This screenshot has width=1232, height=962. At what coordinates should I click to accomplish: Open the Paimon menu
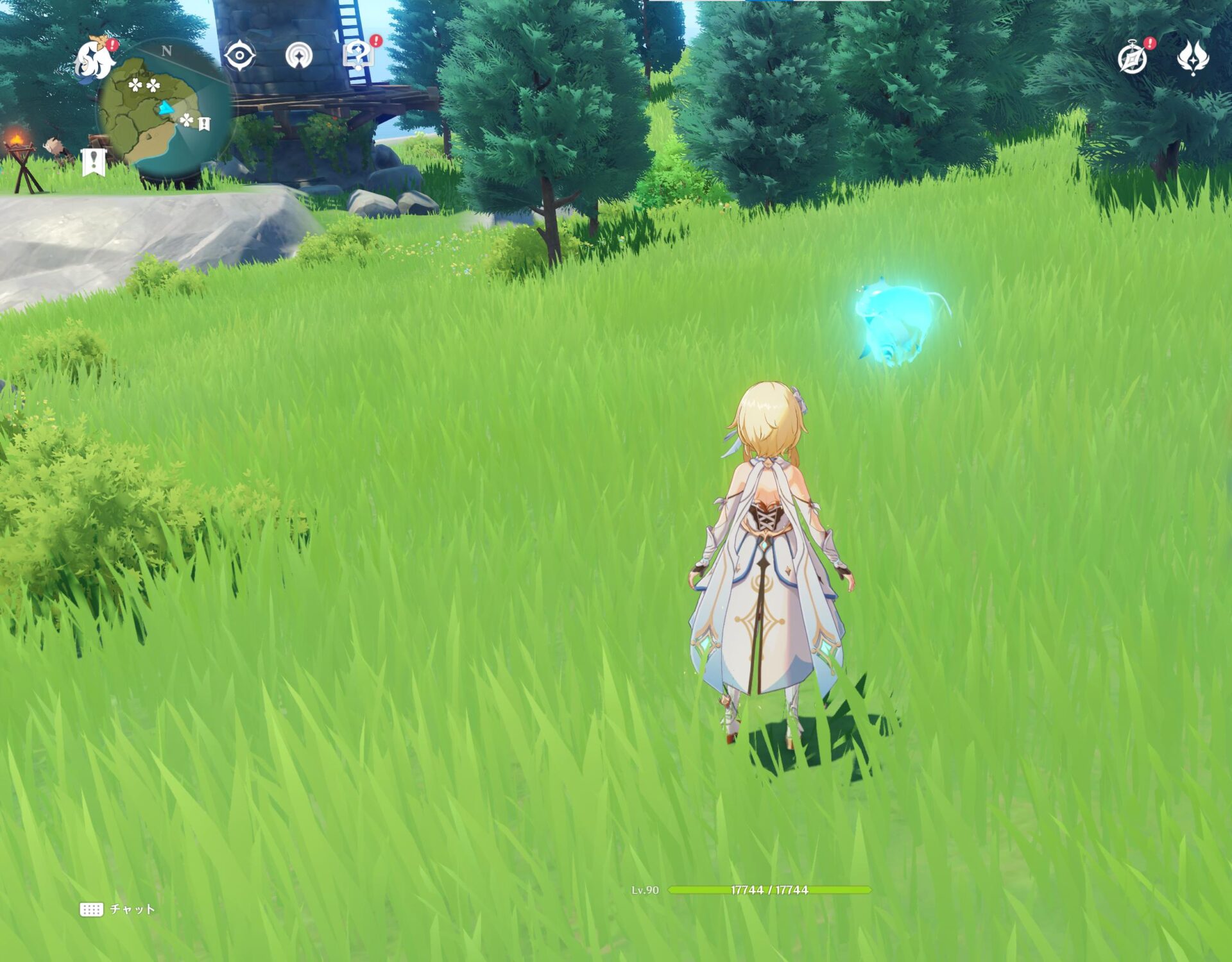[x=95, y=58]
